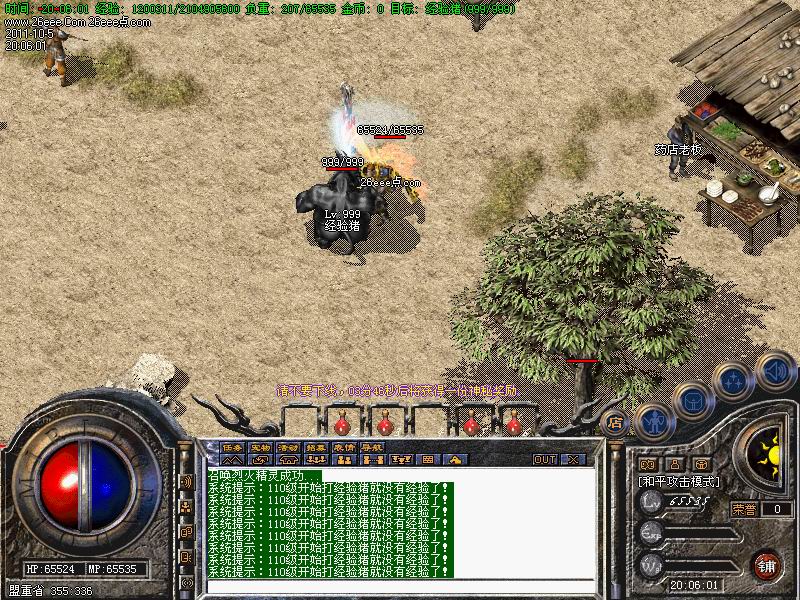Close the game with the X button

click(x=574, y=460)
